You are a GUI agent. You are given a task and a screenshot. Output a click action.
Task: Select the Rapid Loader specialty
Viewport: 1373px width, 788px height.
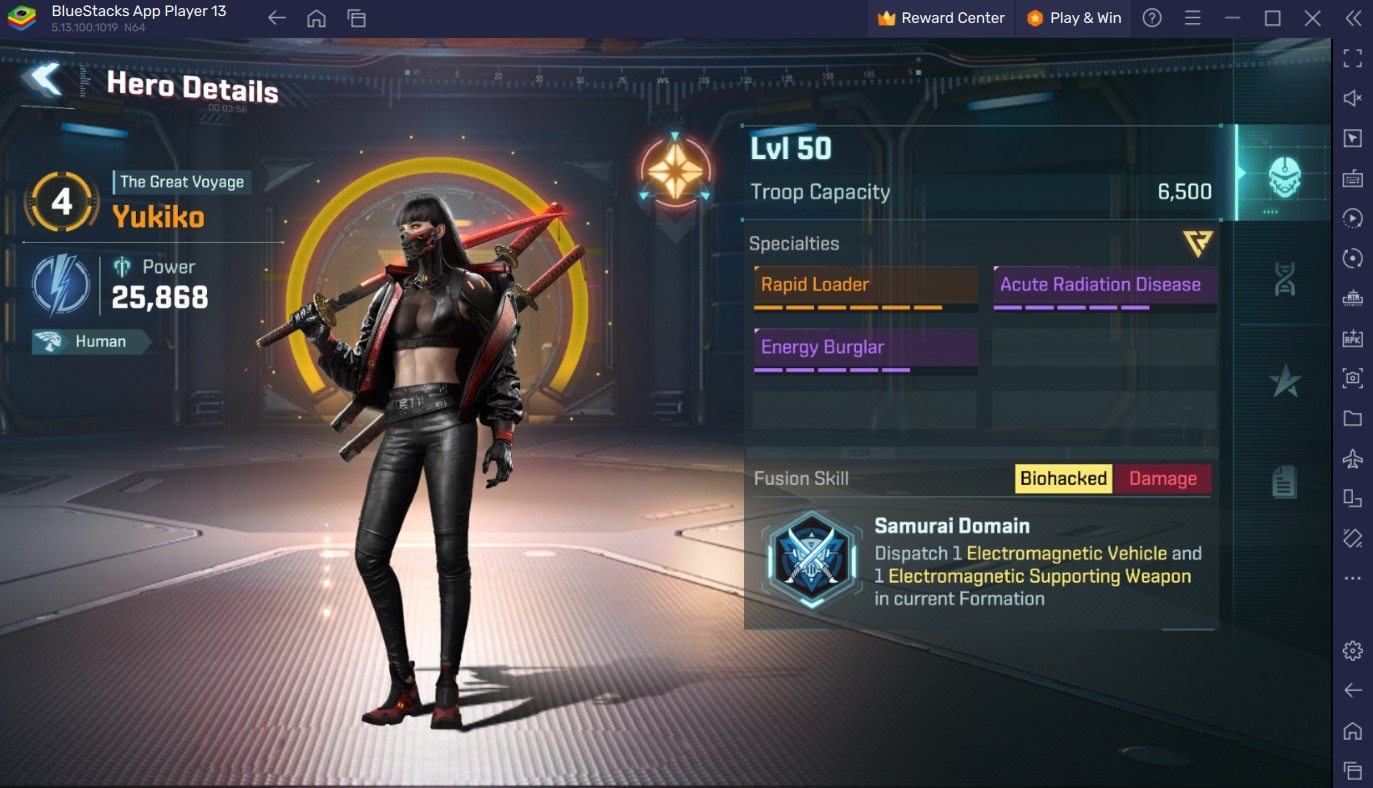tap(865, 285)
